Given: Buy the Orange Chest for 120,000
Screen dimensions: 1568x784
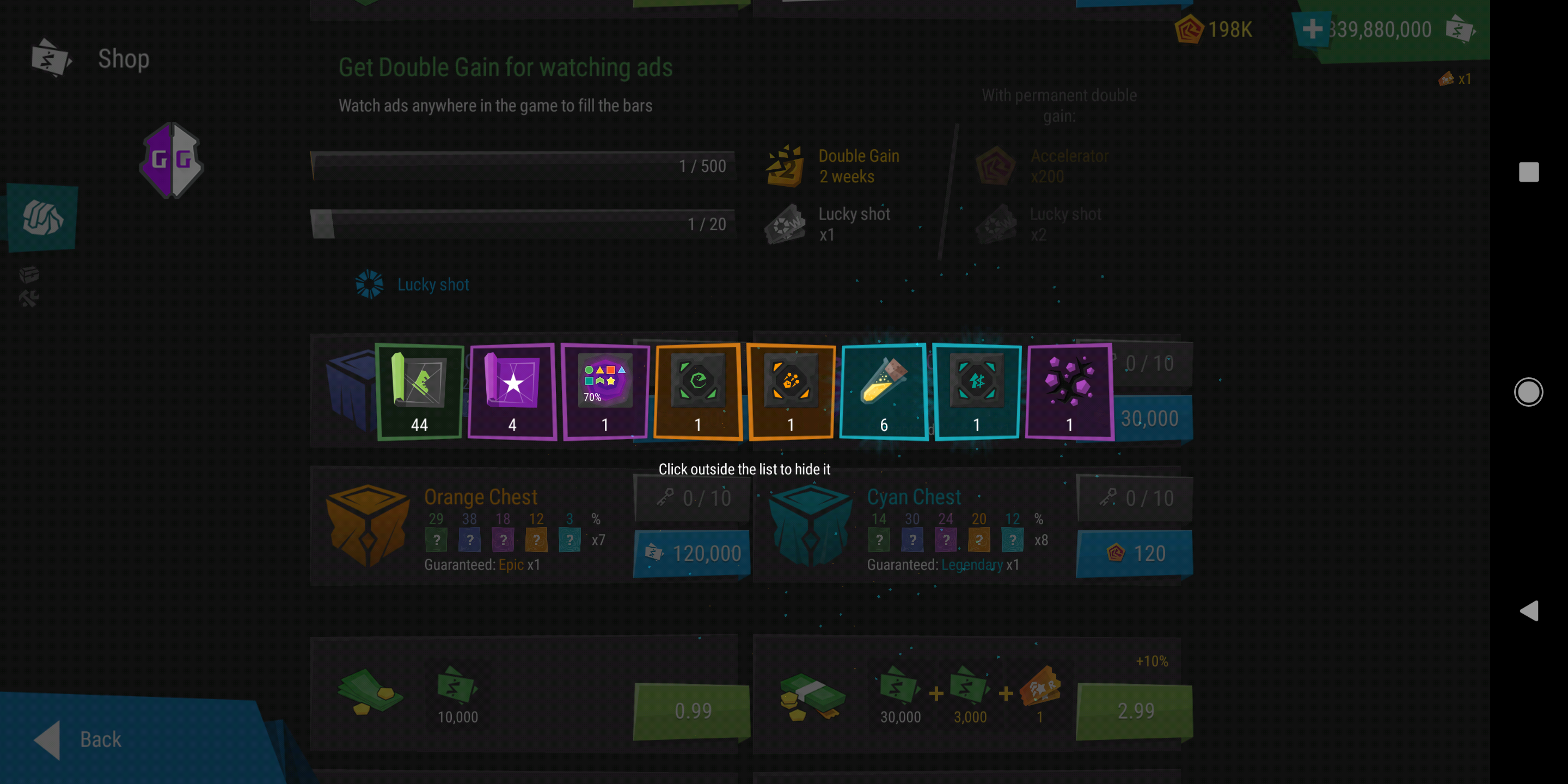Looking at the screenshot, I should (x=693, y=553).
